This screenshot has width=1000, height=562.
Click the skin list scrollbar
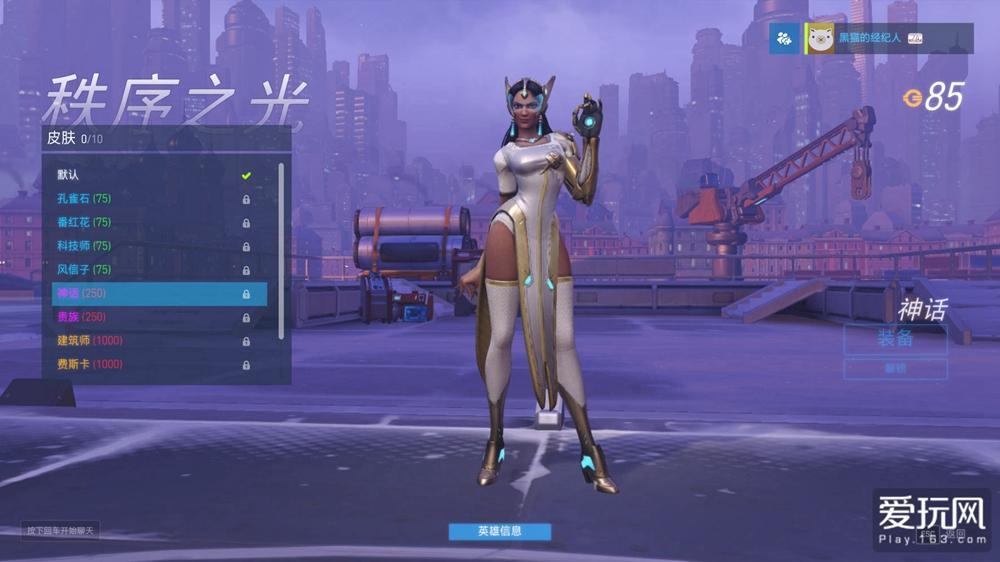281,250
